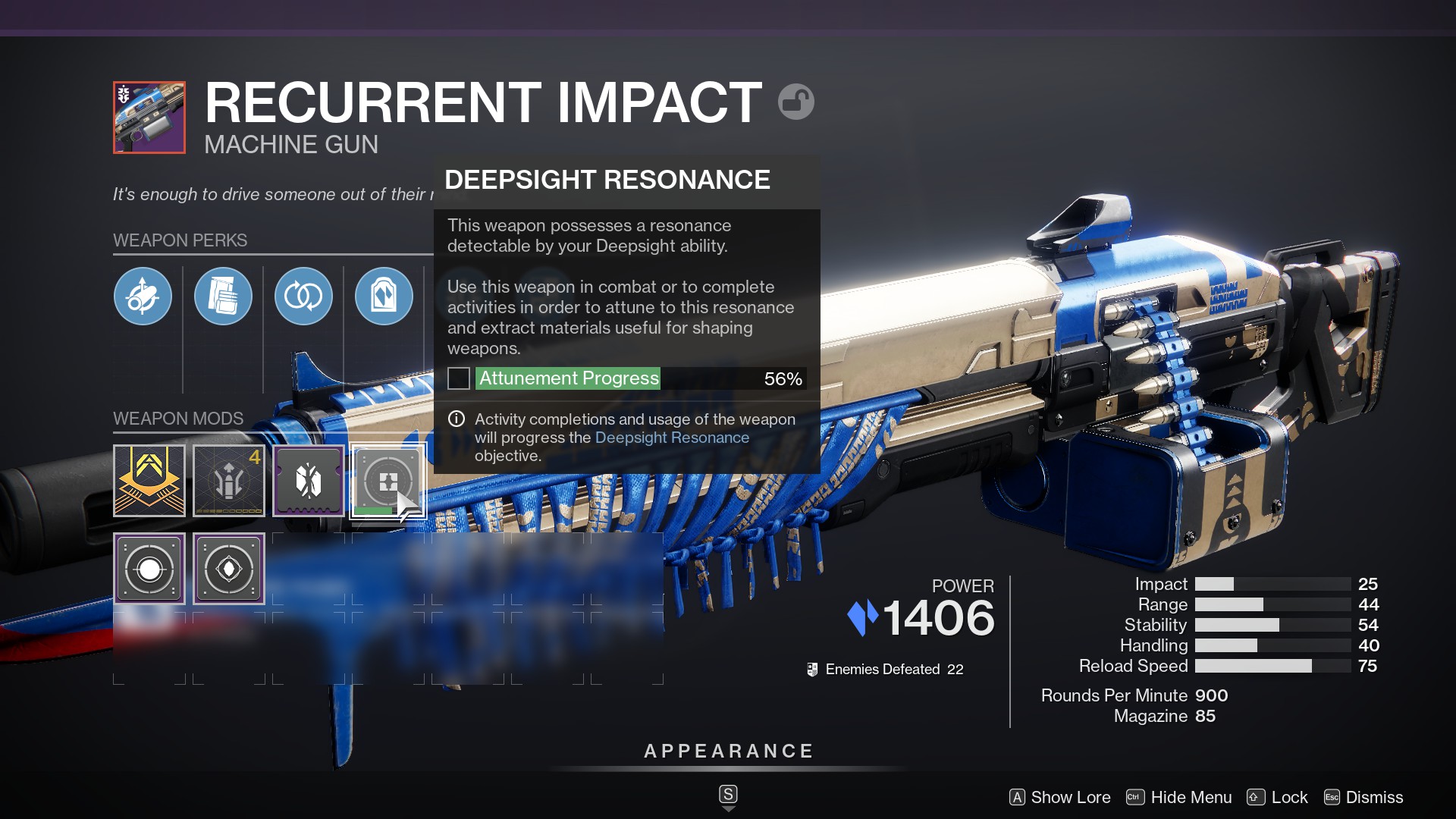This screenshot has height=819, width=1456.
Task: Click the fourth trait perk icon
Action: [384, 297]
